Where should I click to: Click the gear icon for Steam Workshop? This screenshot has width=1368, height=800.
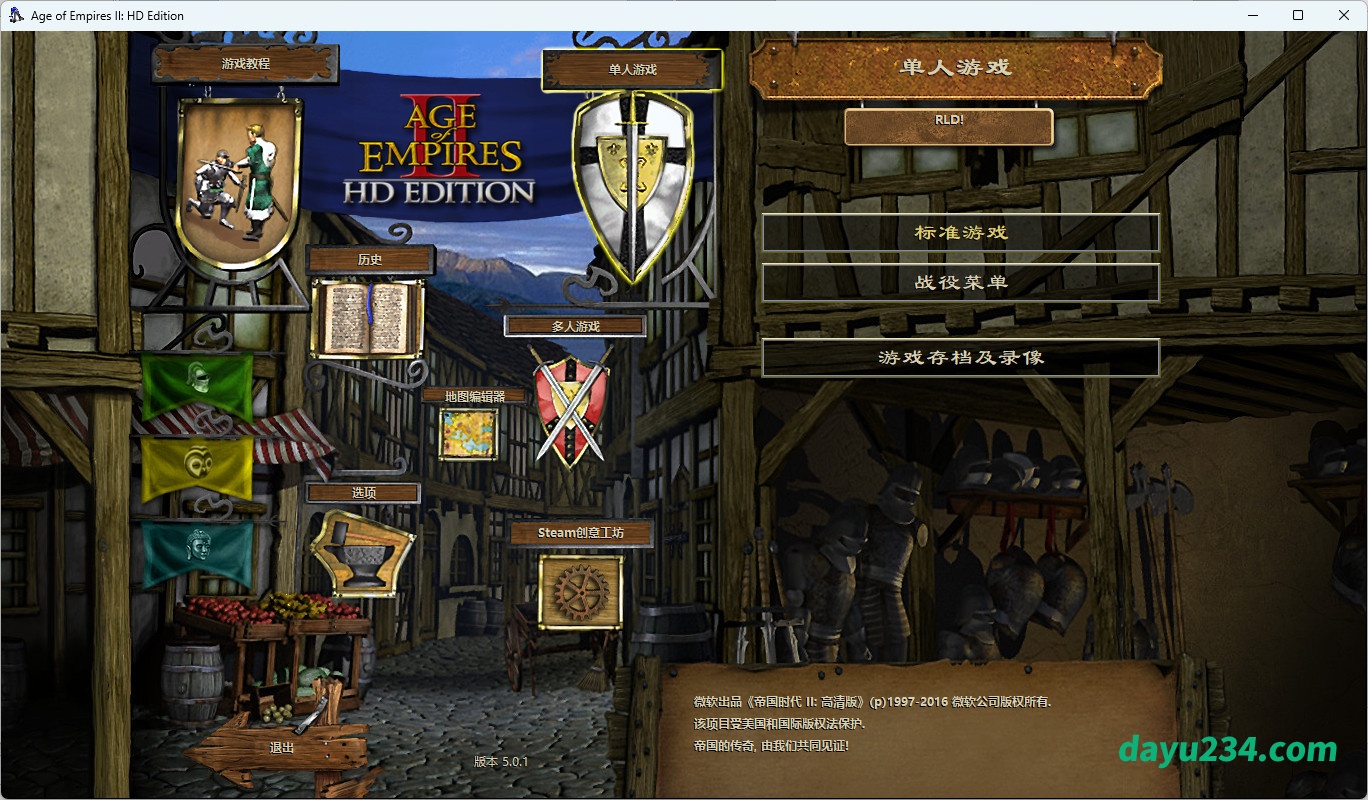(x=580, y=591)
